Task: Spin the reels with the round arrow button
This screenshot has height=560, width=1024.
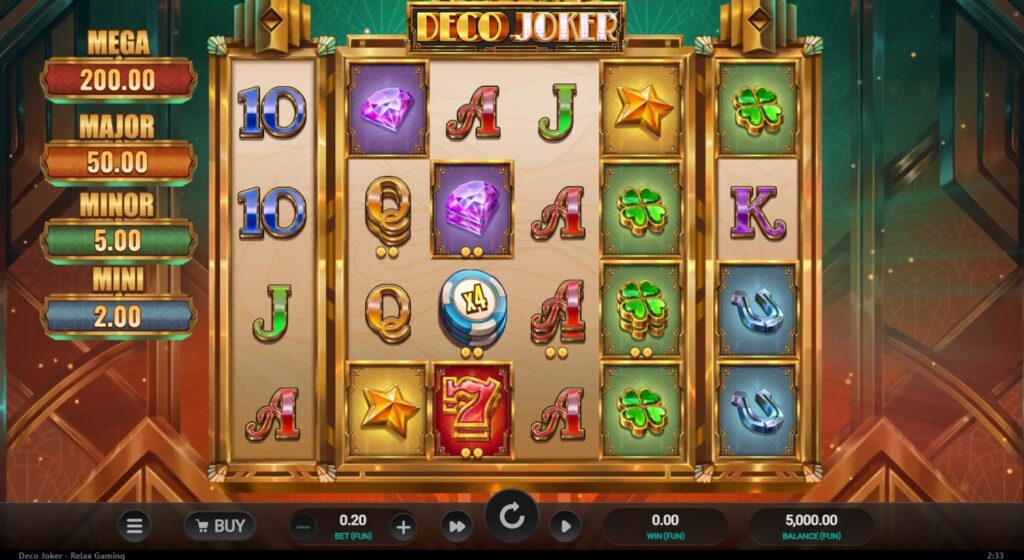Action: 512,517
